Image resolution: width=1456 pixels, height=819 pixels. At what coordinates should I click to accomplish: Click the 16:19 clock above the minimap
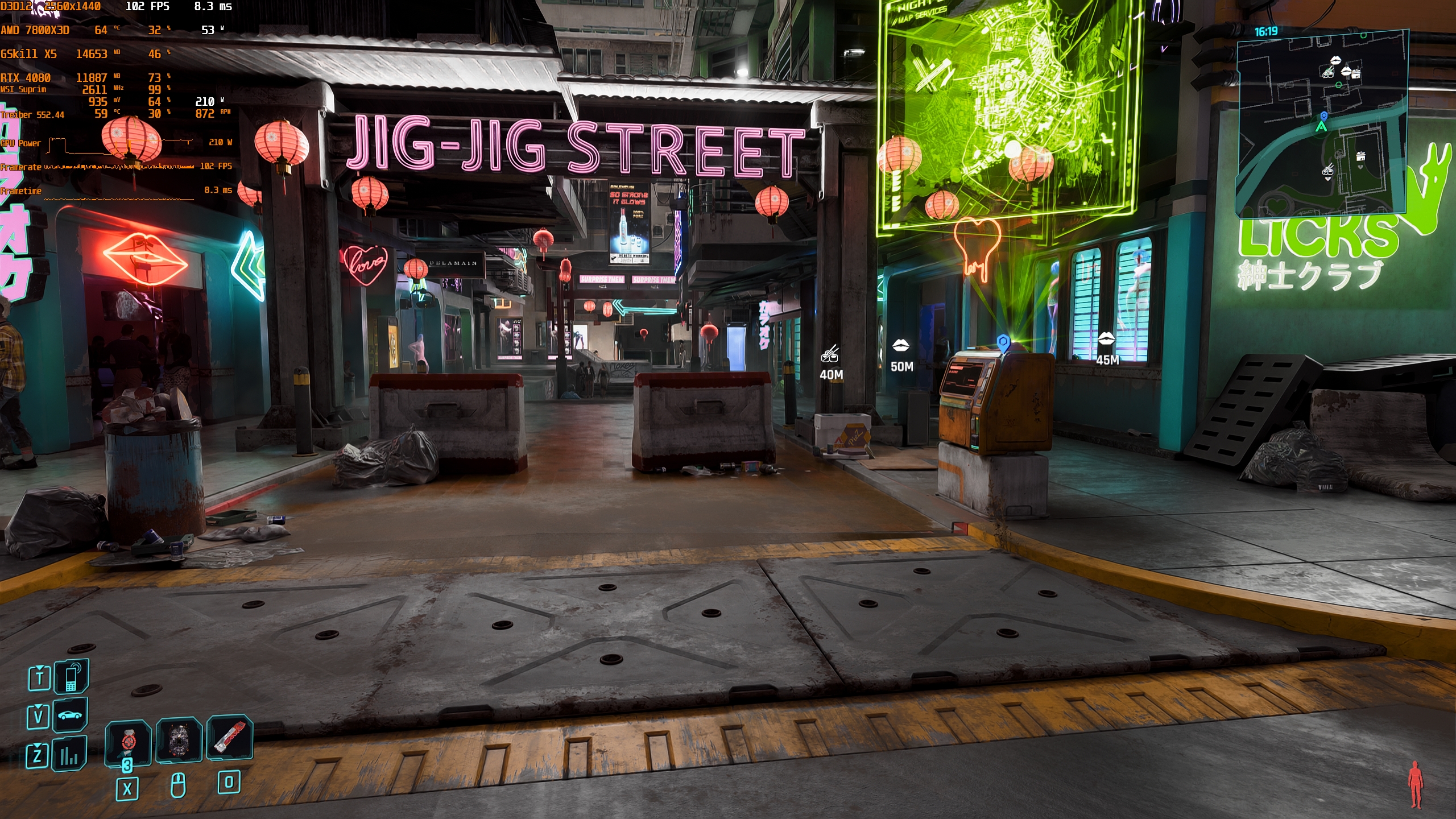tap(1265, 30)
